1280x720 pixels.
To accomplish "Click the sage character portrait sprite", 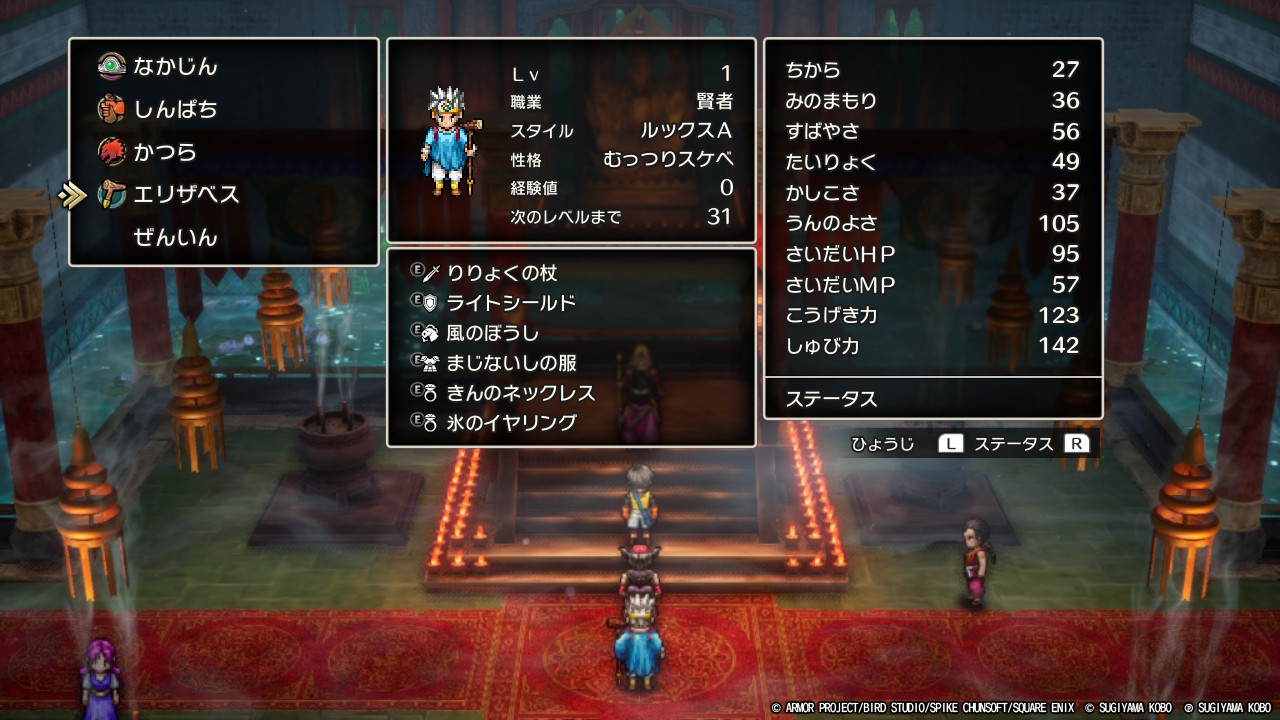I will [451, 140].
